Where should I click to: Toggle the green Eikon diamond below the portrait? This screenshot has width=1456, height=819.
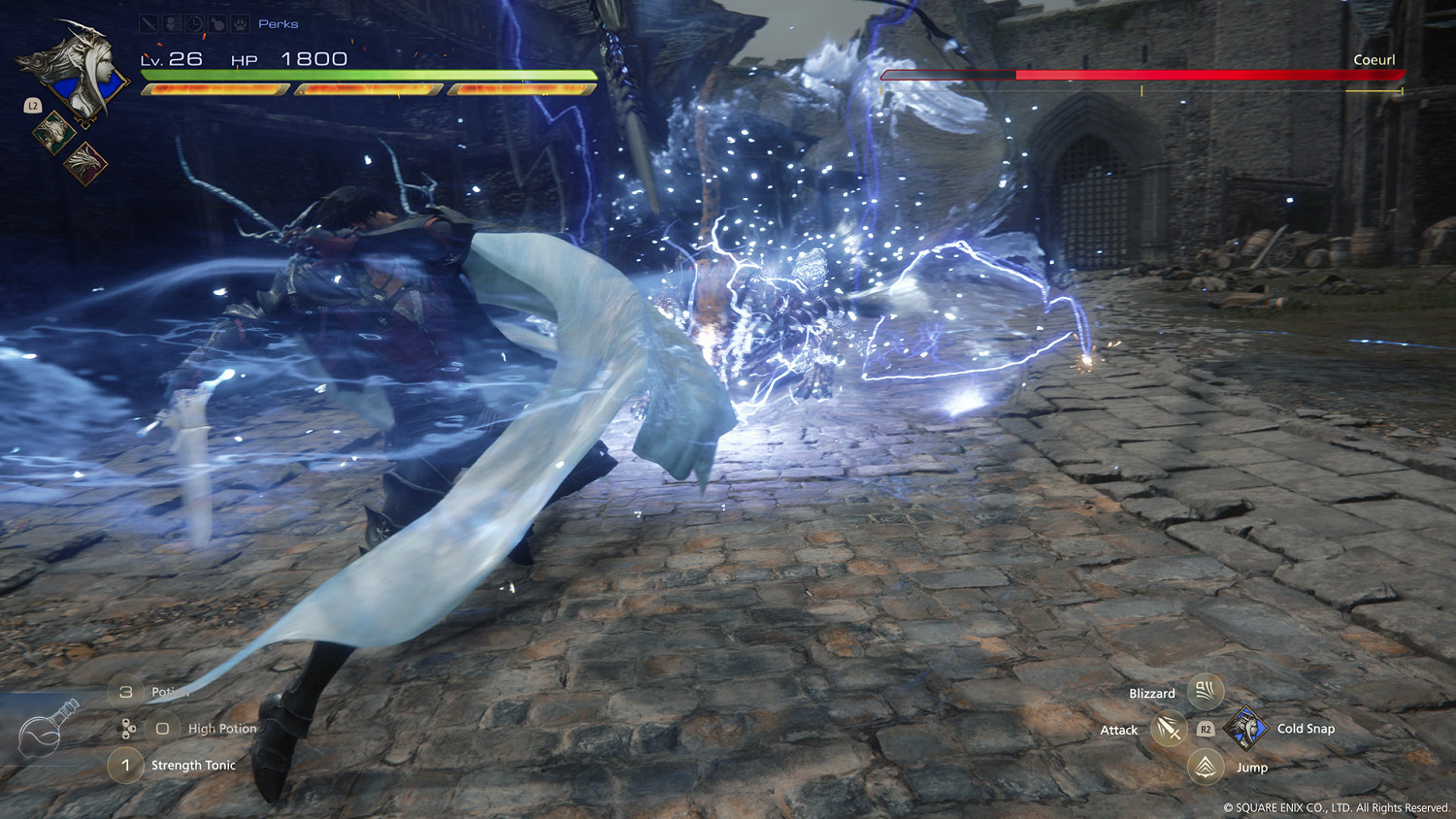click(53, 133)
